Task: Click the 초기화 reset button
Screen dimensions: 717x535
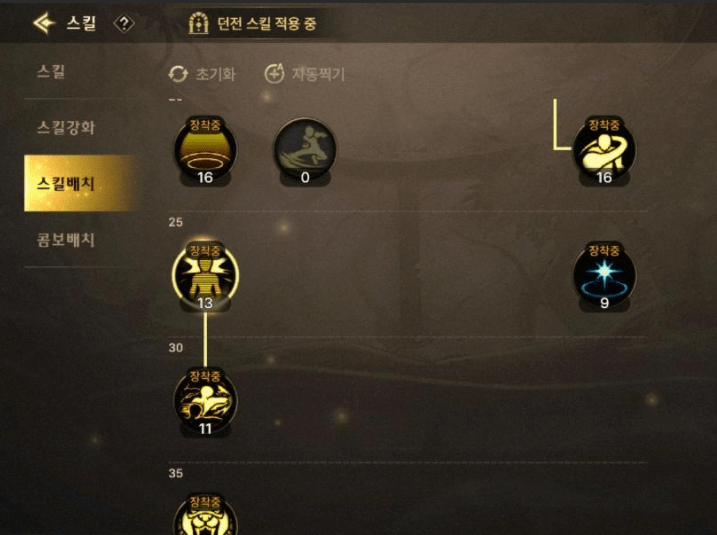Action: [x=202, y=74]
